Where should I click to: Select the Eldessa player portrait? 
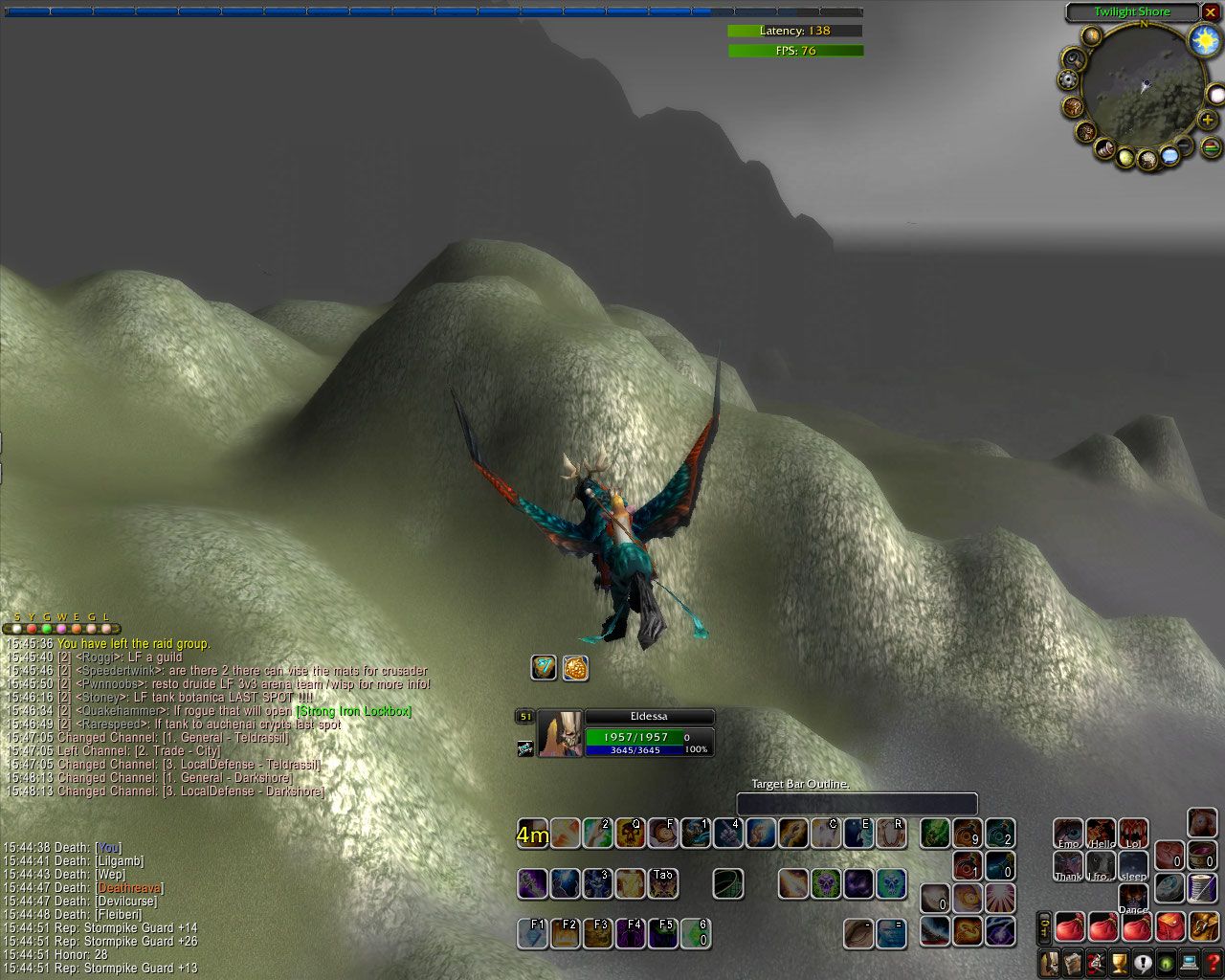(x=560, y=735)
